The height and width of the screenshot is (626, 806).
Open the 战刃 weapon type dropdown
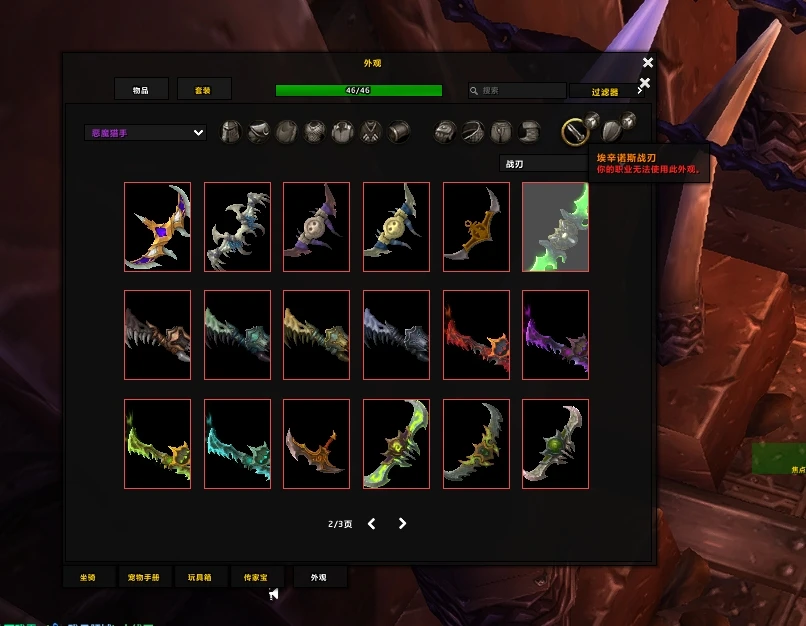point(545,163)
